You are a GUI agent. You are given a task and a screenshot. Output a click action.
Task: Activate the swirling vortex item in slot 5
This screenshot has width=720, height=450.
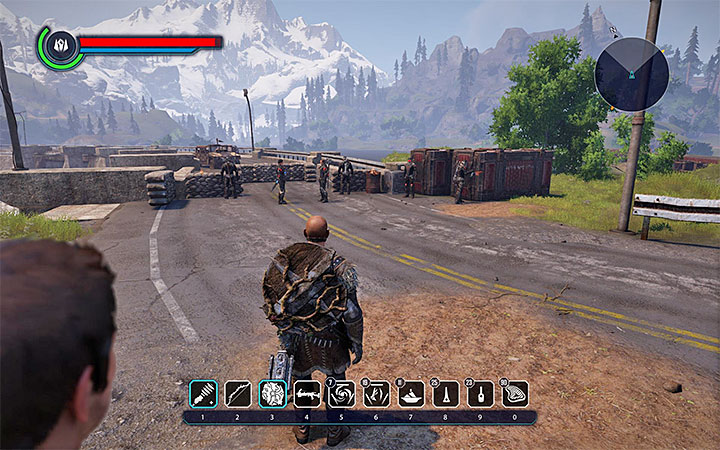click(342, 393)
